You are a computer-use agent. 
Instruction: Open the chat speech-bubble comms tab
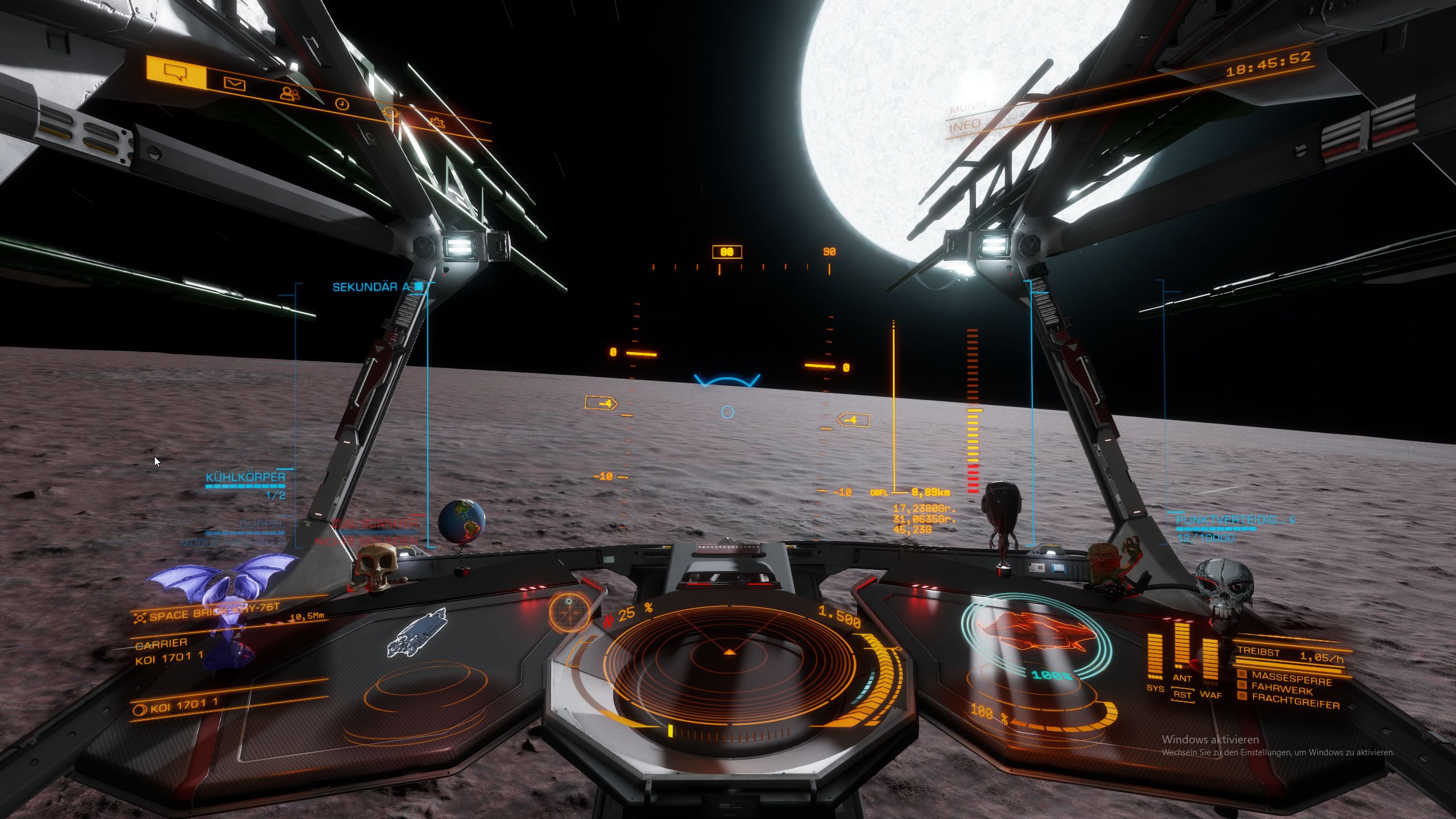click(x=175, y=72)
